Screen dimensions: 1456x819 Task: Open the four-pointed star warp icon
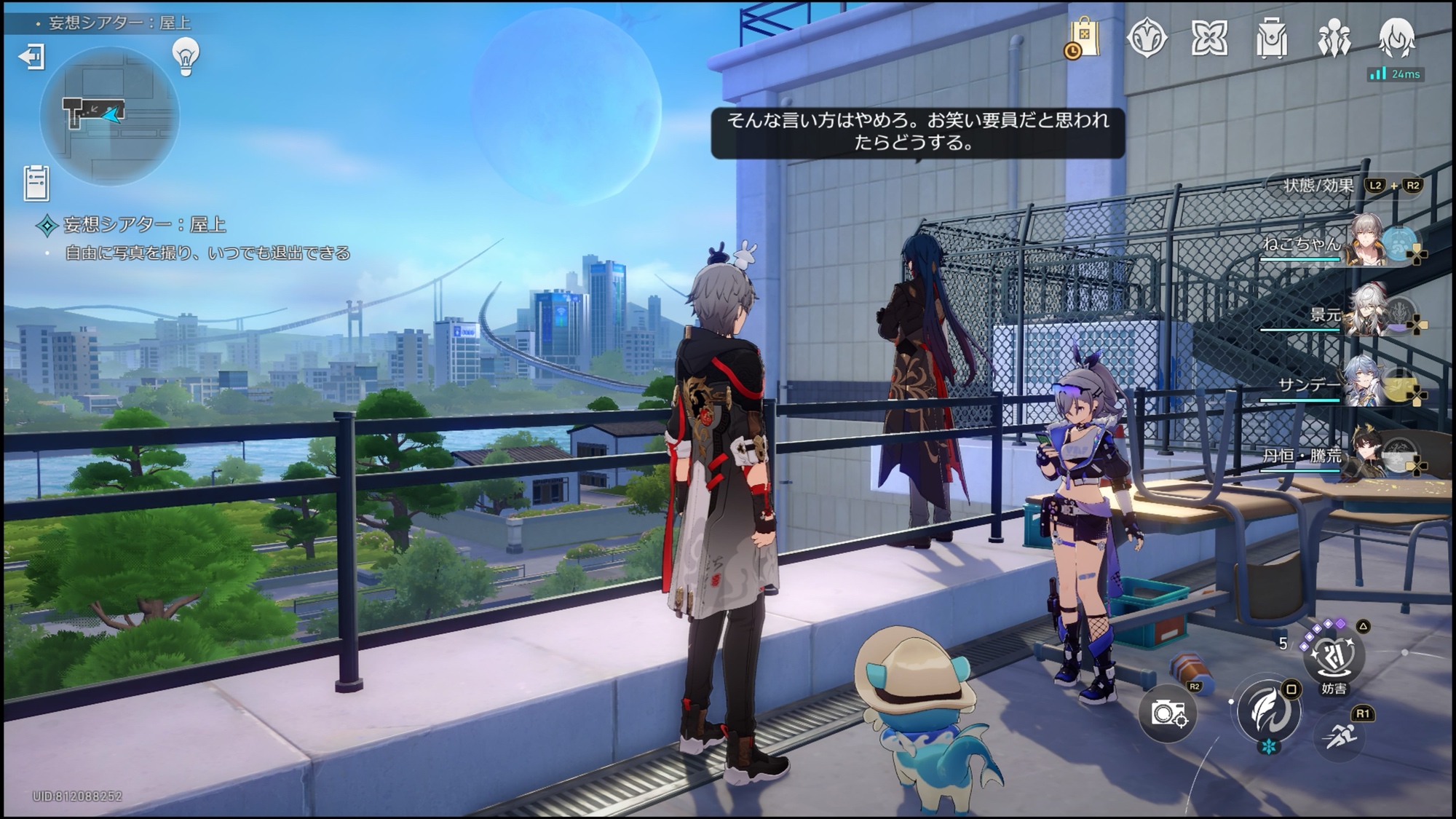(1209, 38)
